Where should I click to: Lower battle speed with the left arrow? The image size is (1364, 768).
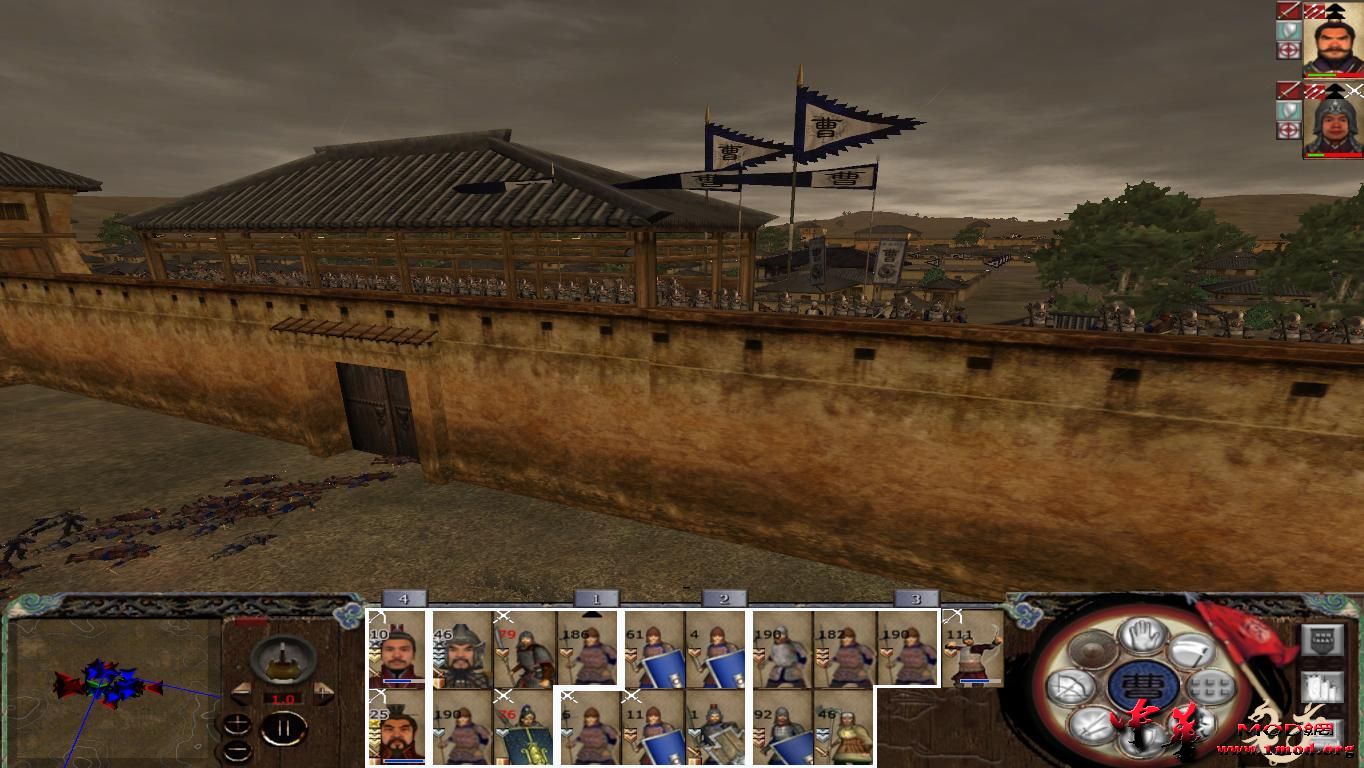(243, 692)
